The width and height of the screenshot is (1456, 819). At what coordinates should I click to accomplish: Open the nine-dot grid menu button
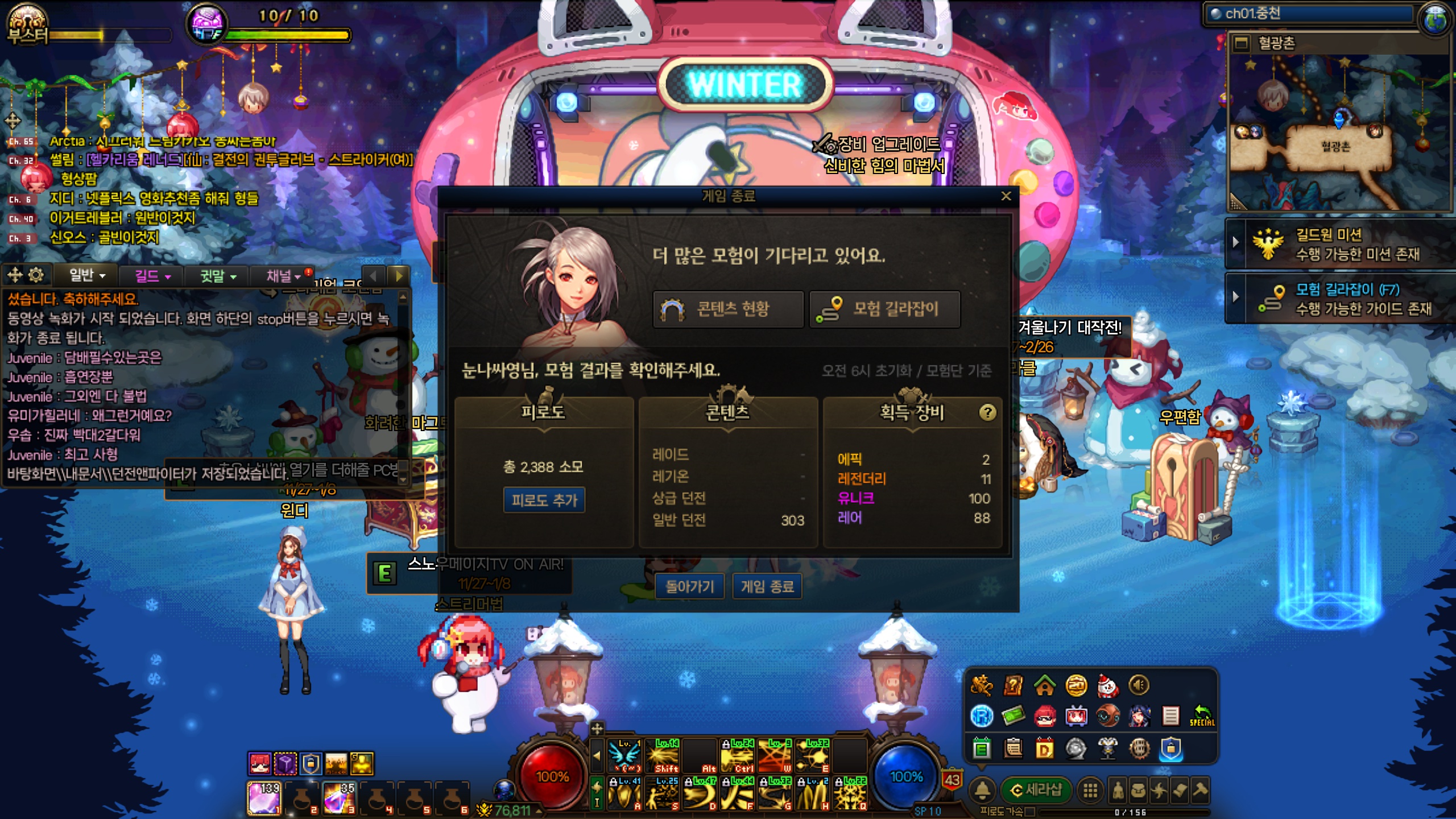(1090, 790)
